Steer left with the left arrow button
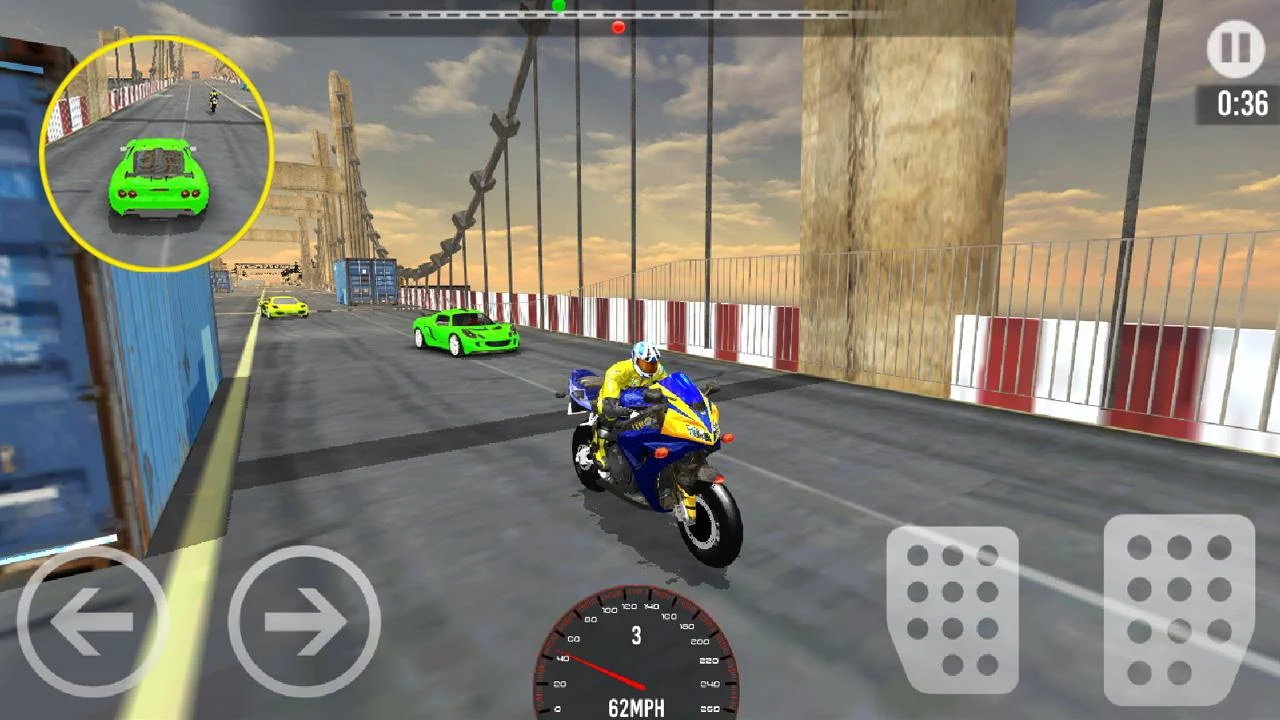Image resolution: width=1280 pixels, height=720 pixels. tap(92, 621)
